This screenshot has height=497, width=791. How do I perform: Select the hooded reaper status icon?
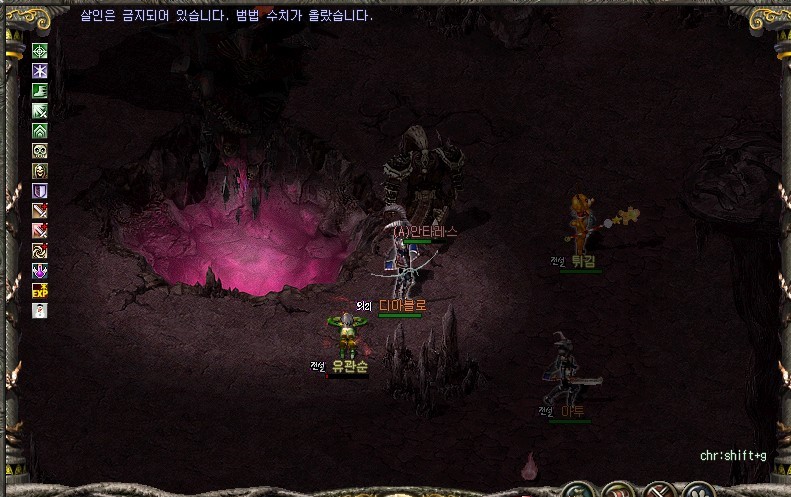pos(40,171)
